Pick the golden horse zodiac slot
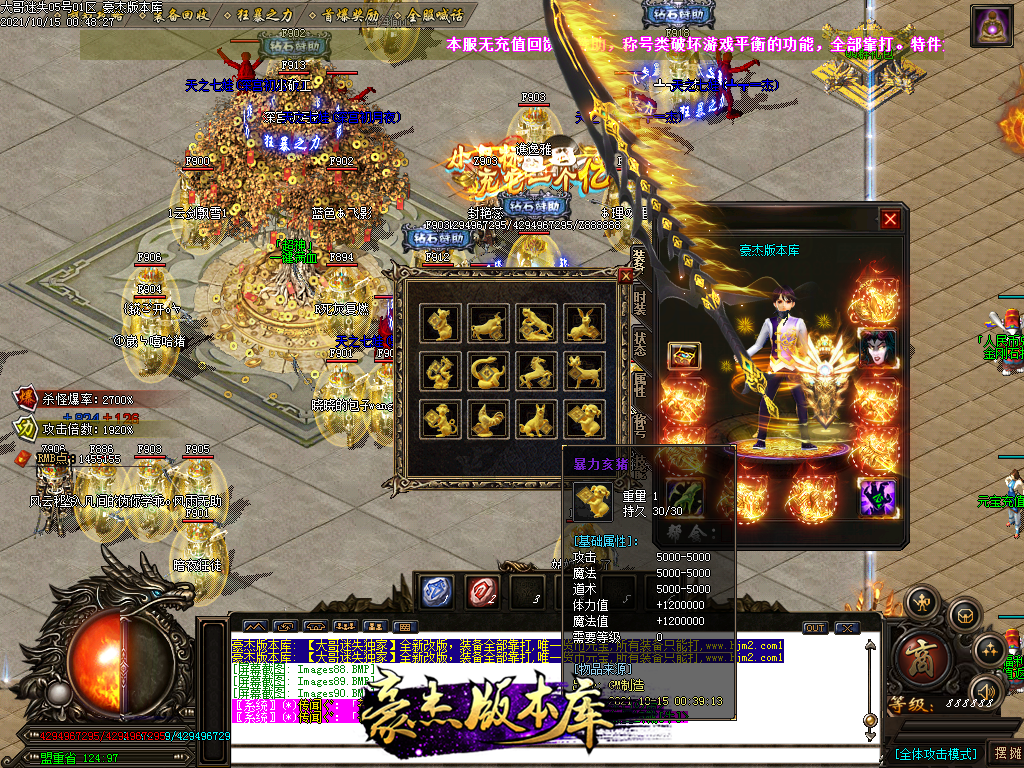Image resolution: width=1024 pixels, height=768 pixels. coord(536,371)
